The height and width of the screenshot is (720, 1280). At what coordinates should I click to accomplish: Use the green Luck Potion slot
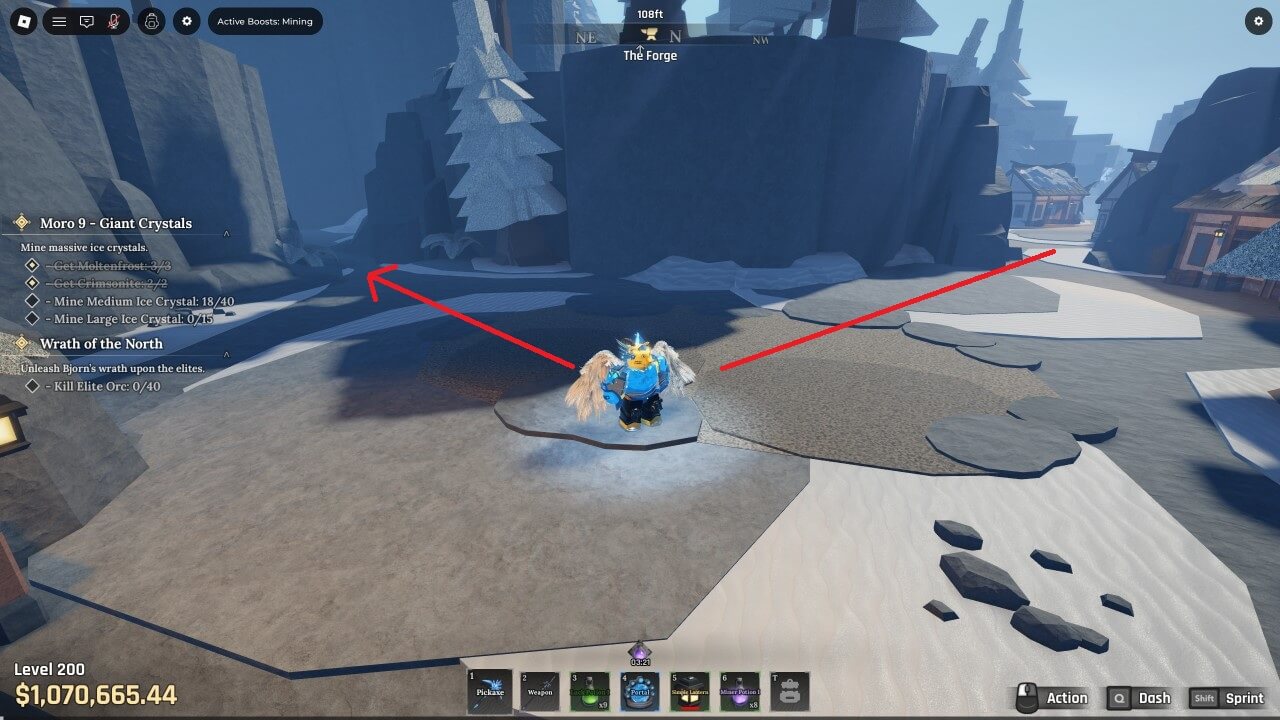click(x=590, y=691)
